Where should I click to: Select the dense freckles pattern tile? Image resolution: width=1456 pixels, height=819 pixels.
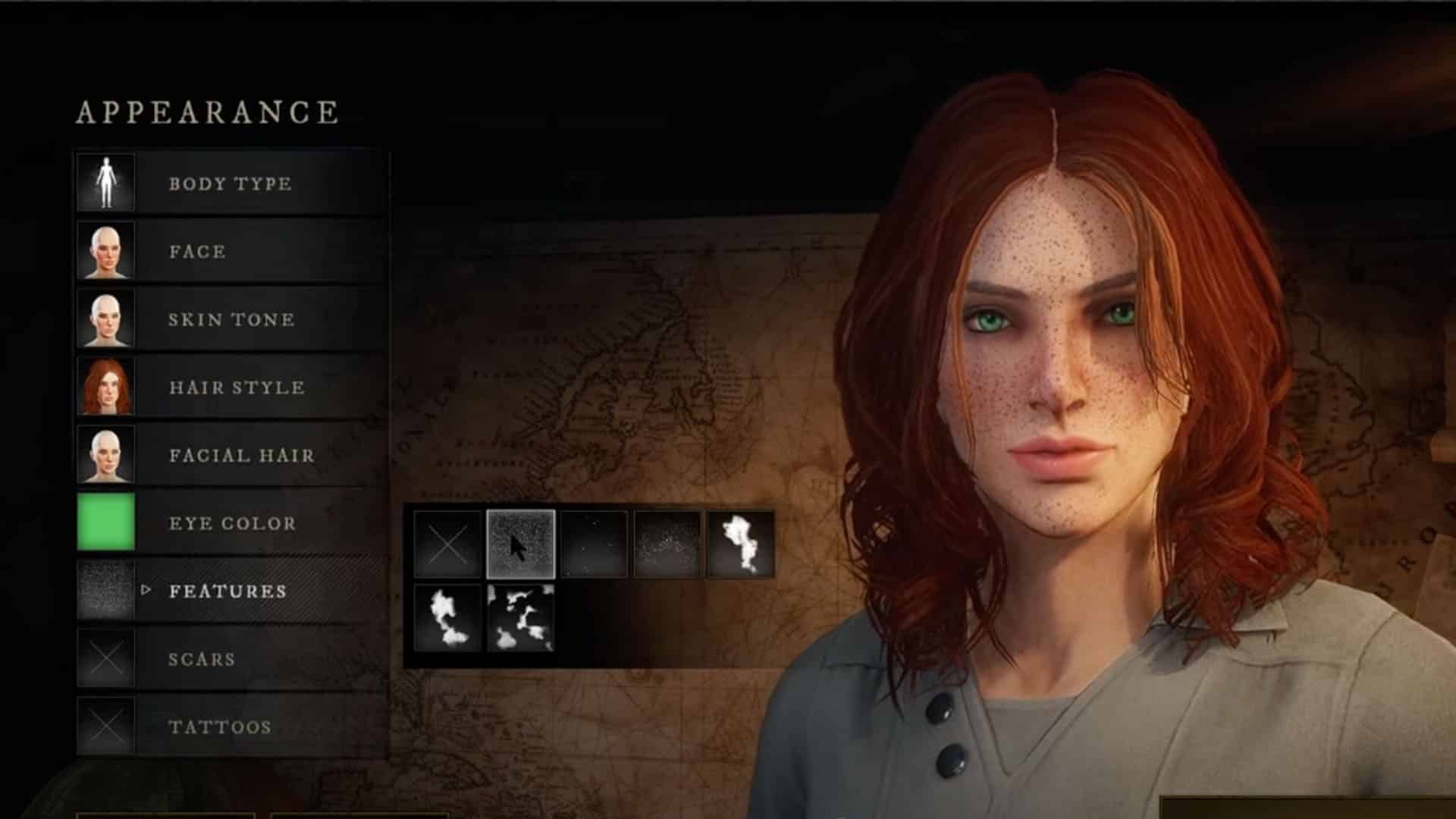tap(520, 542)
